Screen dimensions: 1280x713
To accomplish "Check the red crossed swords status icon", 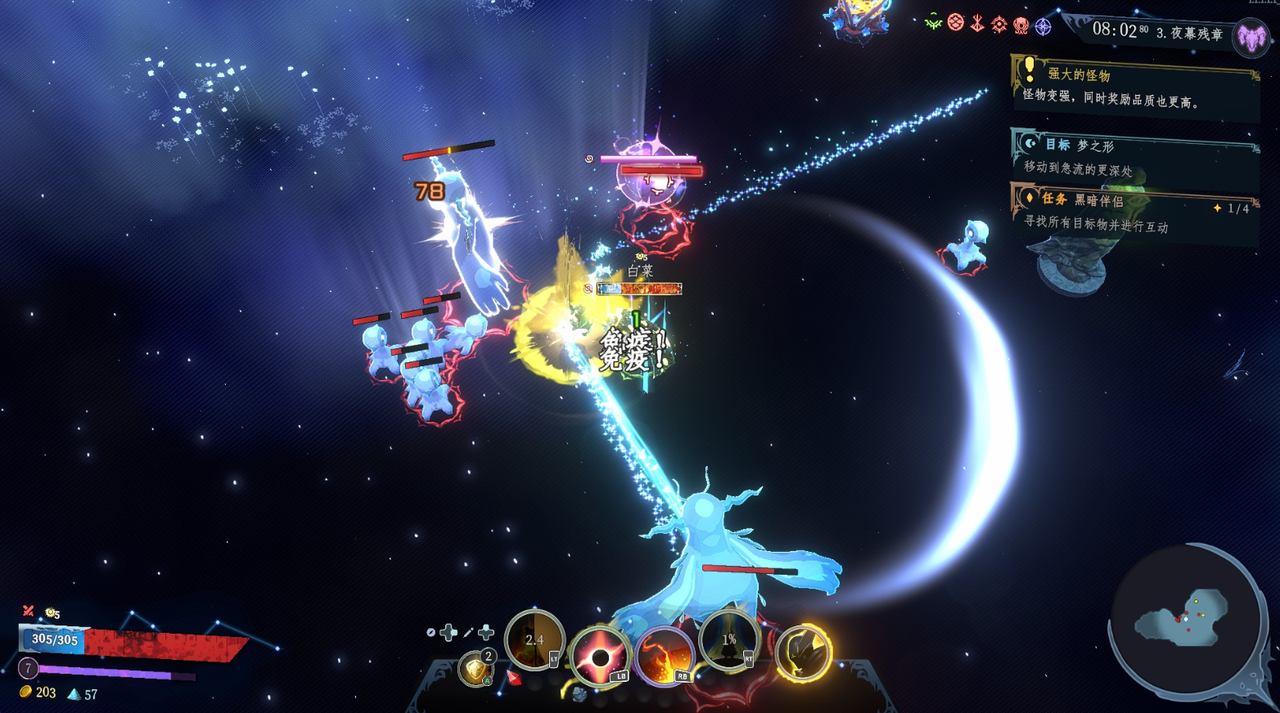I will 28,611.
